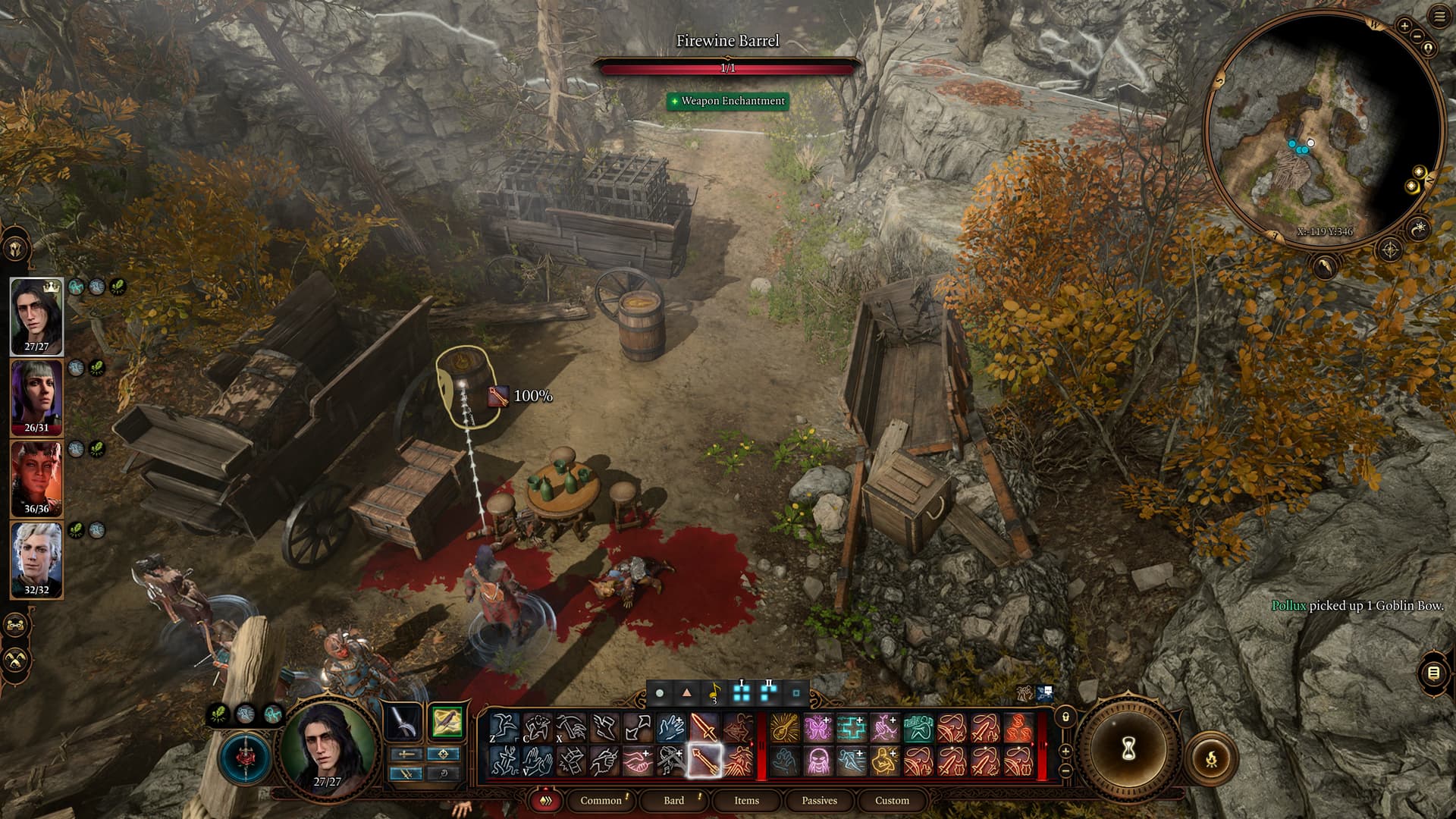This screenshot has width=1456, height=819.
Task: Open the Bard hotbar tab
Action: click(x=673, y=800)
